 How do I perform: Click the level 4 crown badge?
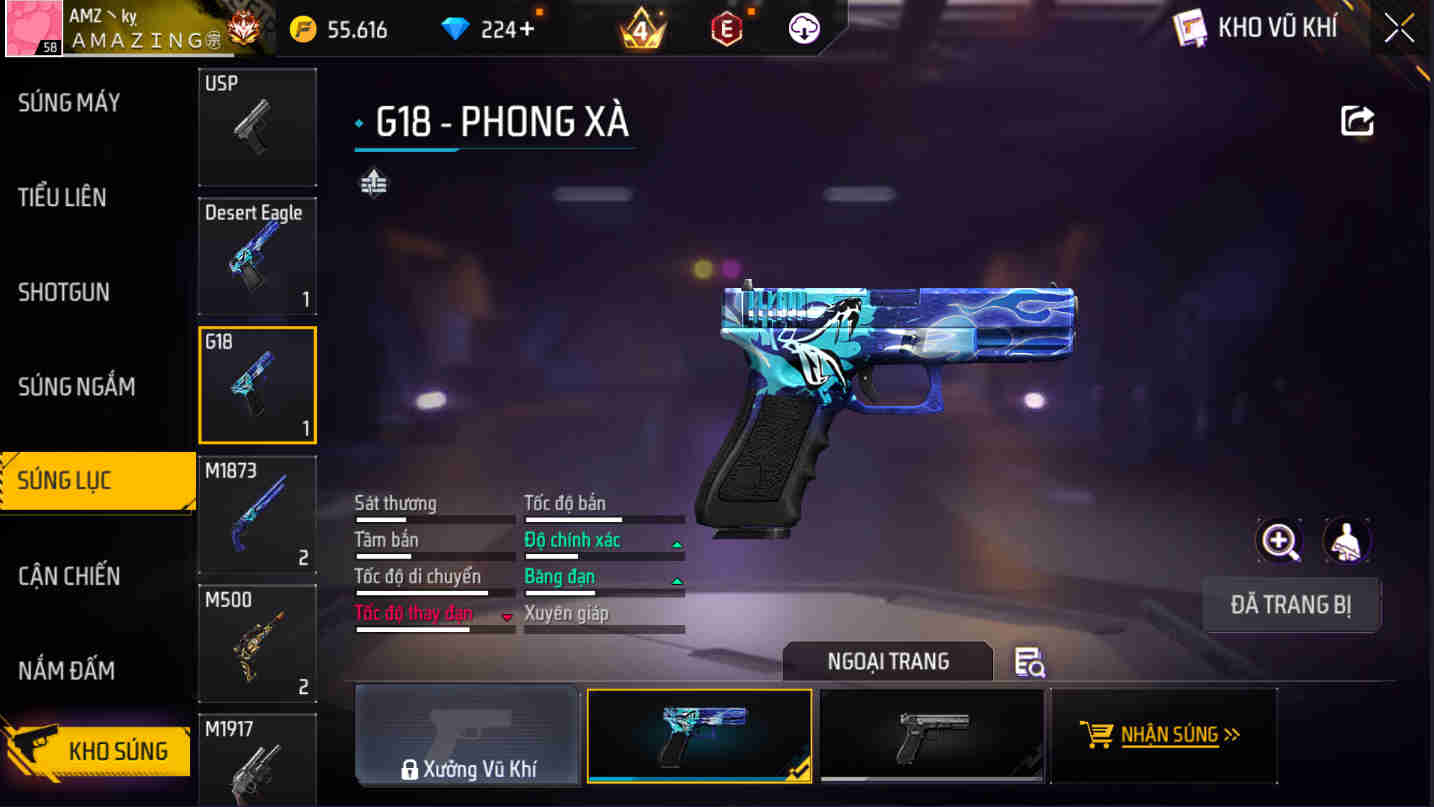(x=643, y=28)
